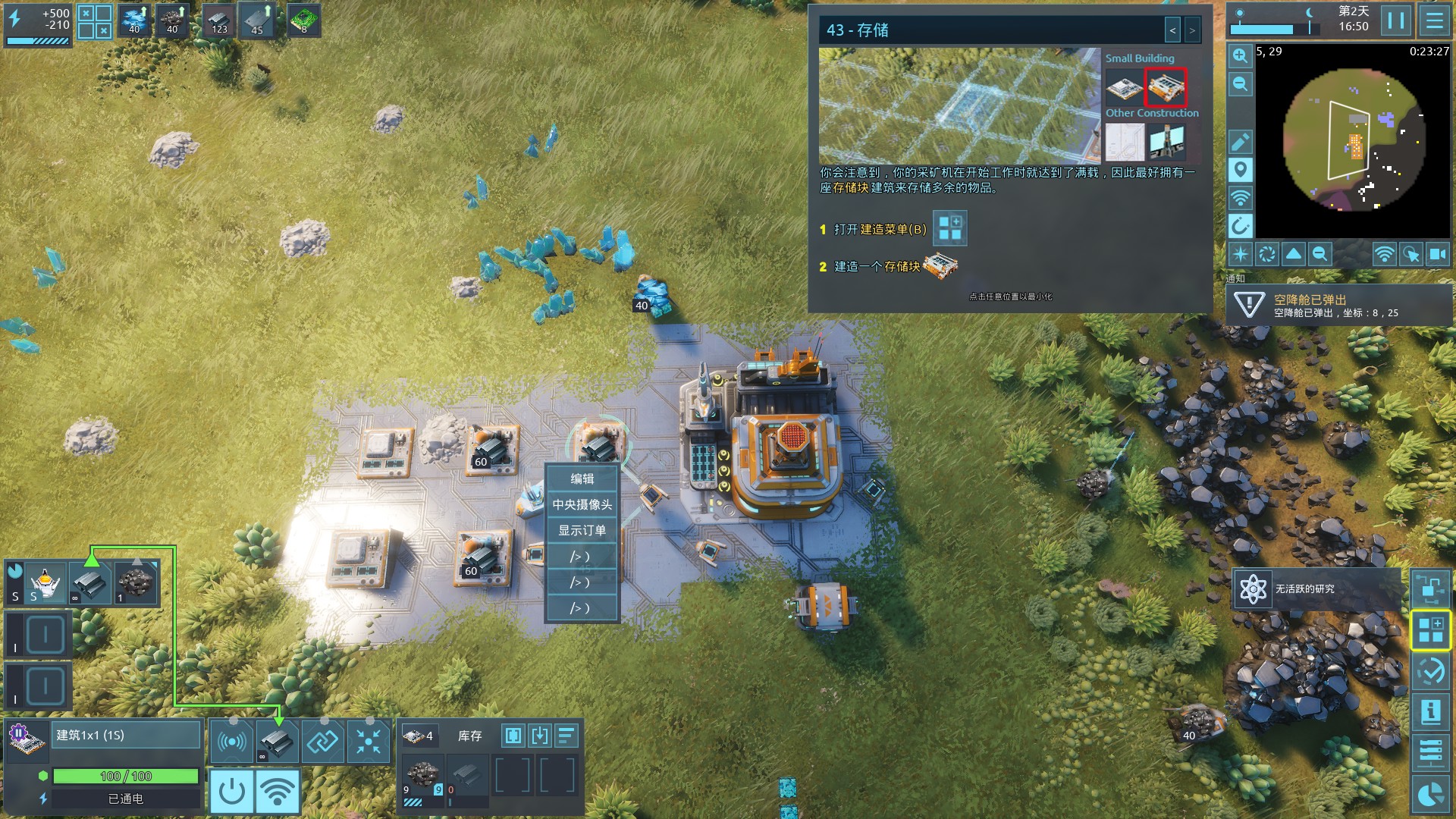Choose 显示订单 in the context menu
Viewport: 1456px width, 819px height.
pyautogui.click(x=582, y=530)
